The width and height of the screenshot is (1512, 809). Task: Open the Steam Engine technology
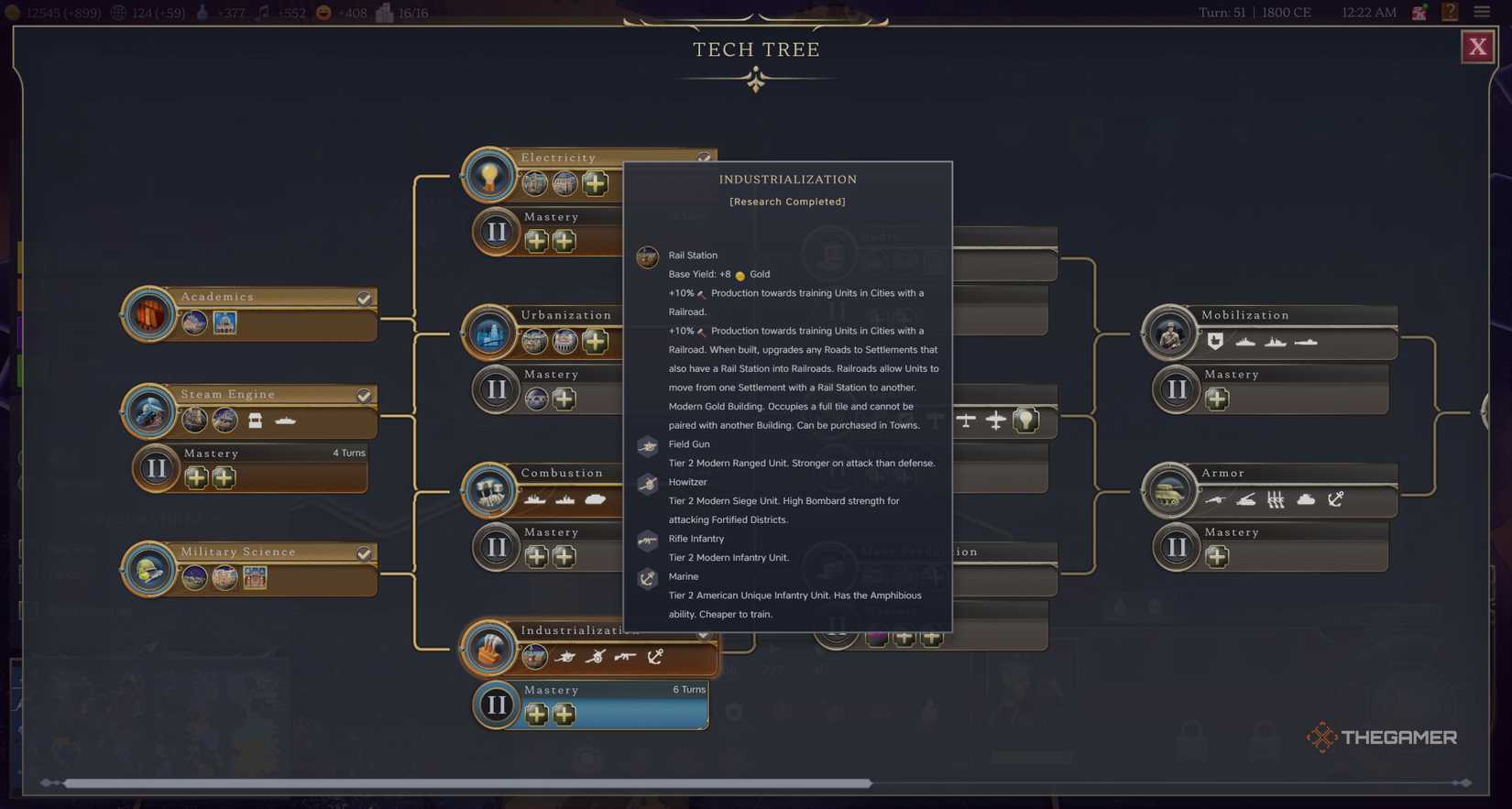[x=149, y=411]
